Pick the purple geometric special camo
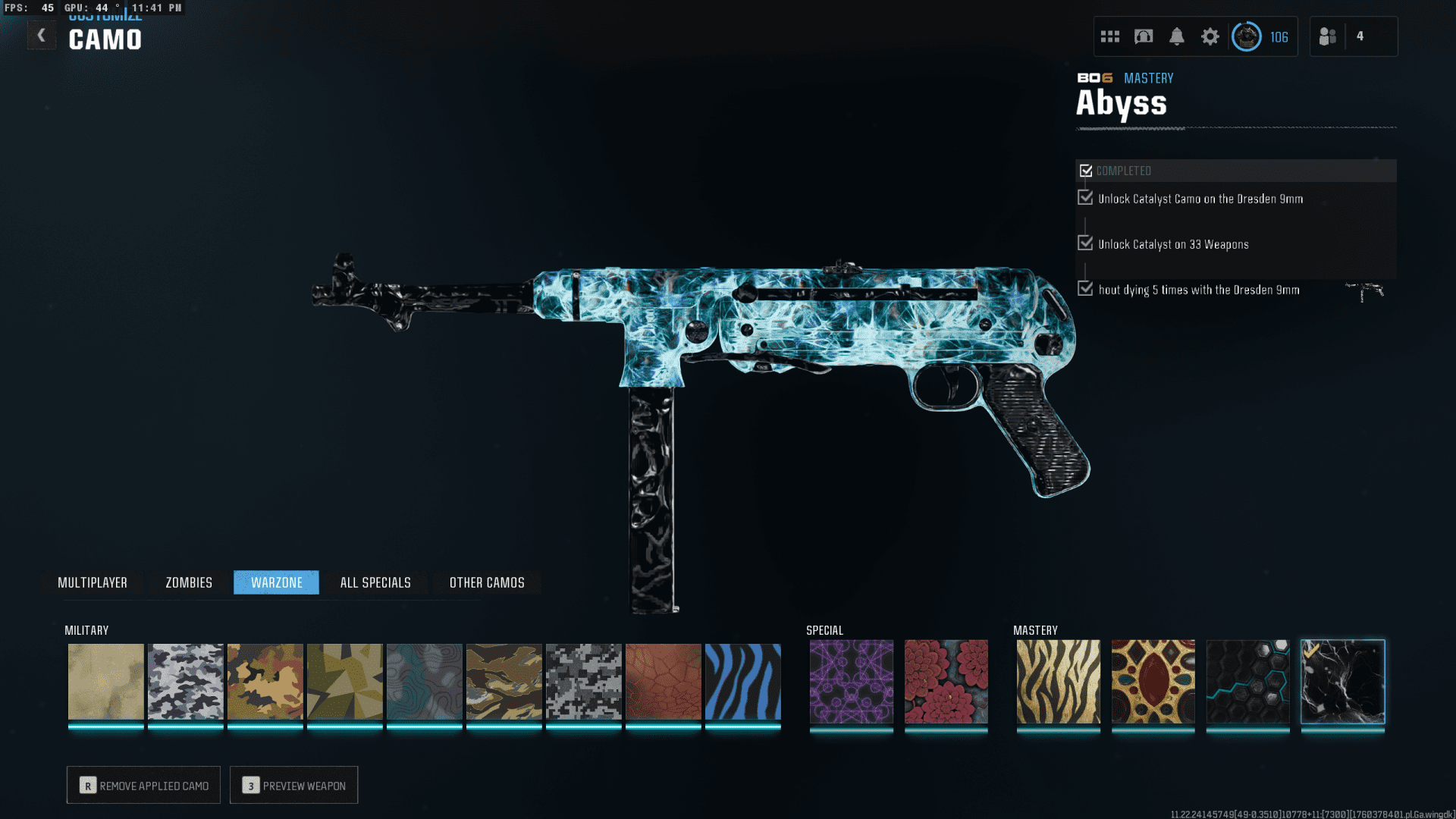 tap(851, 681)
